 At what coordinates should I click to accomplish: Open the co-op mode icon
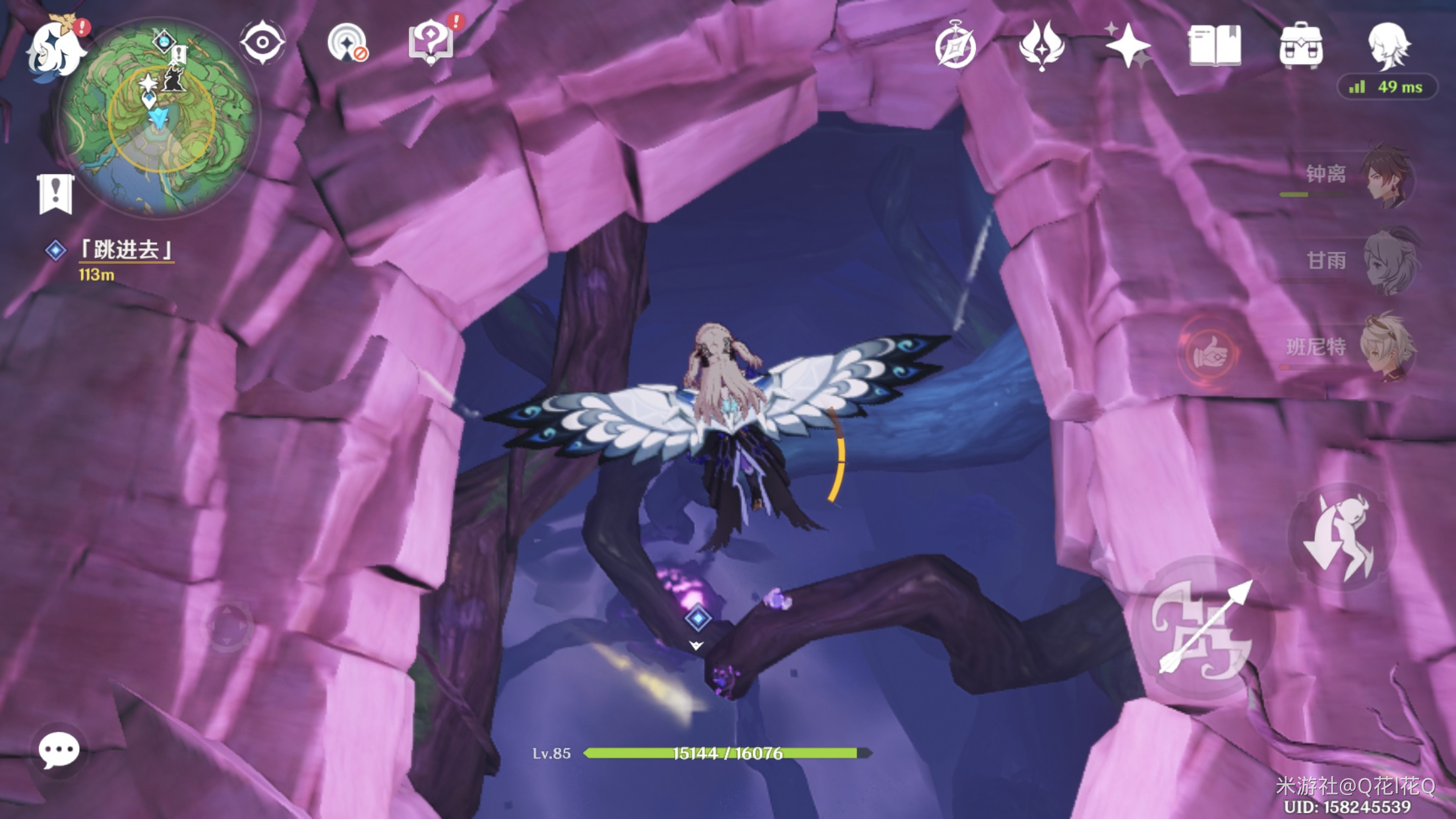[347, 44]
